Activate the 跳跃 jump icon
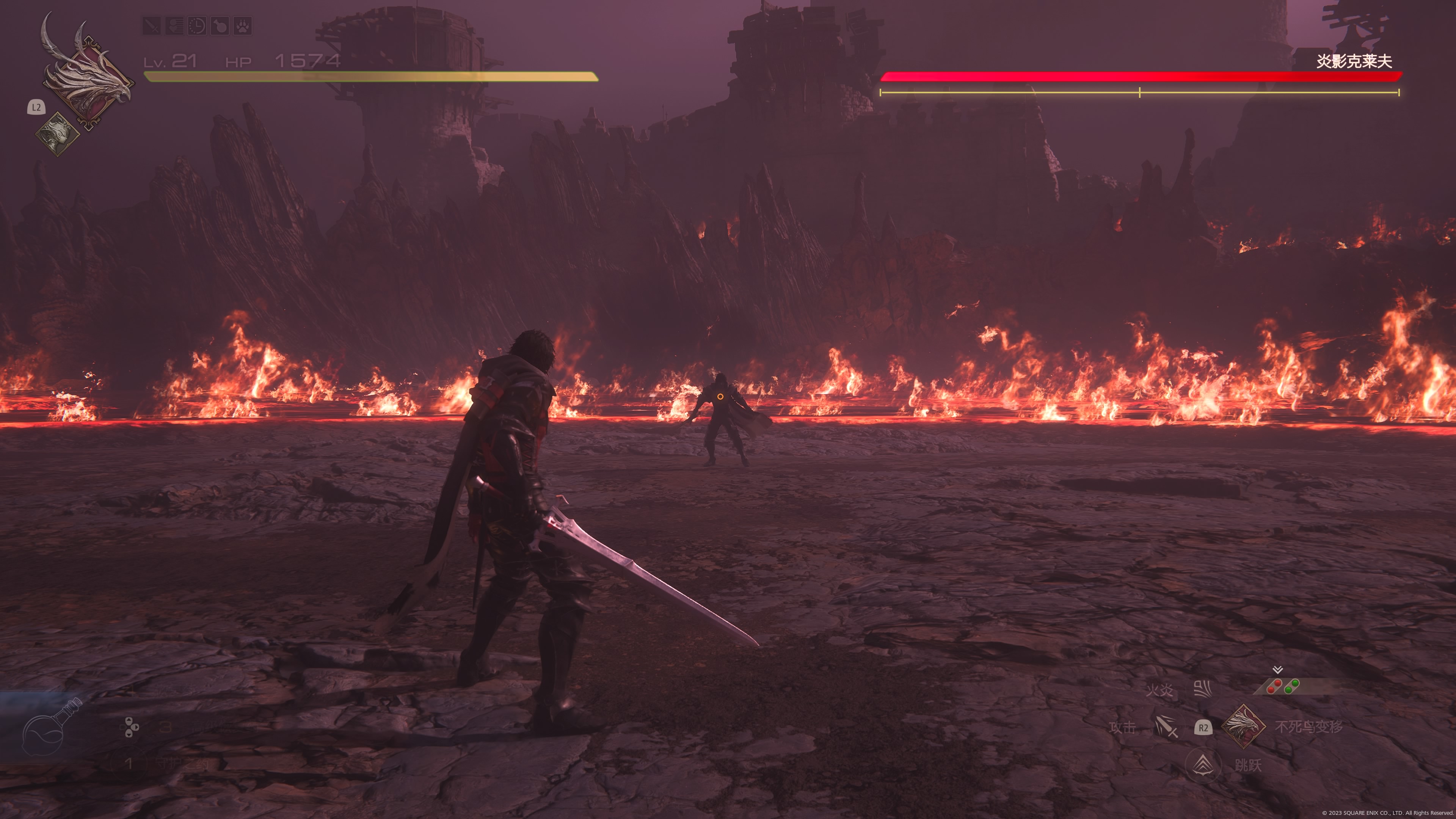 (x=1203, y=765)
